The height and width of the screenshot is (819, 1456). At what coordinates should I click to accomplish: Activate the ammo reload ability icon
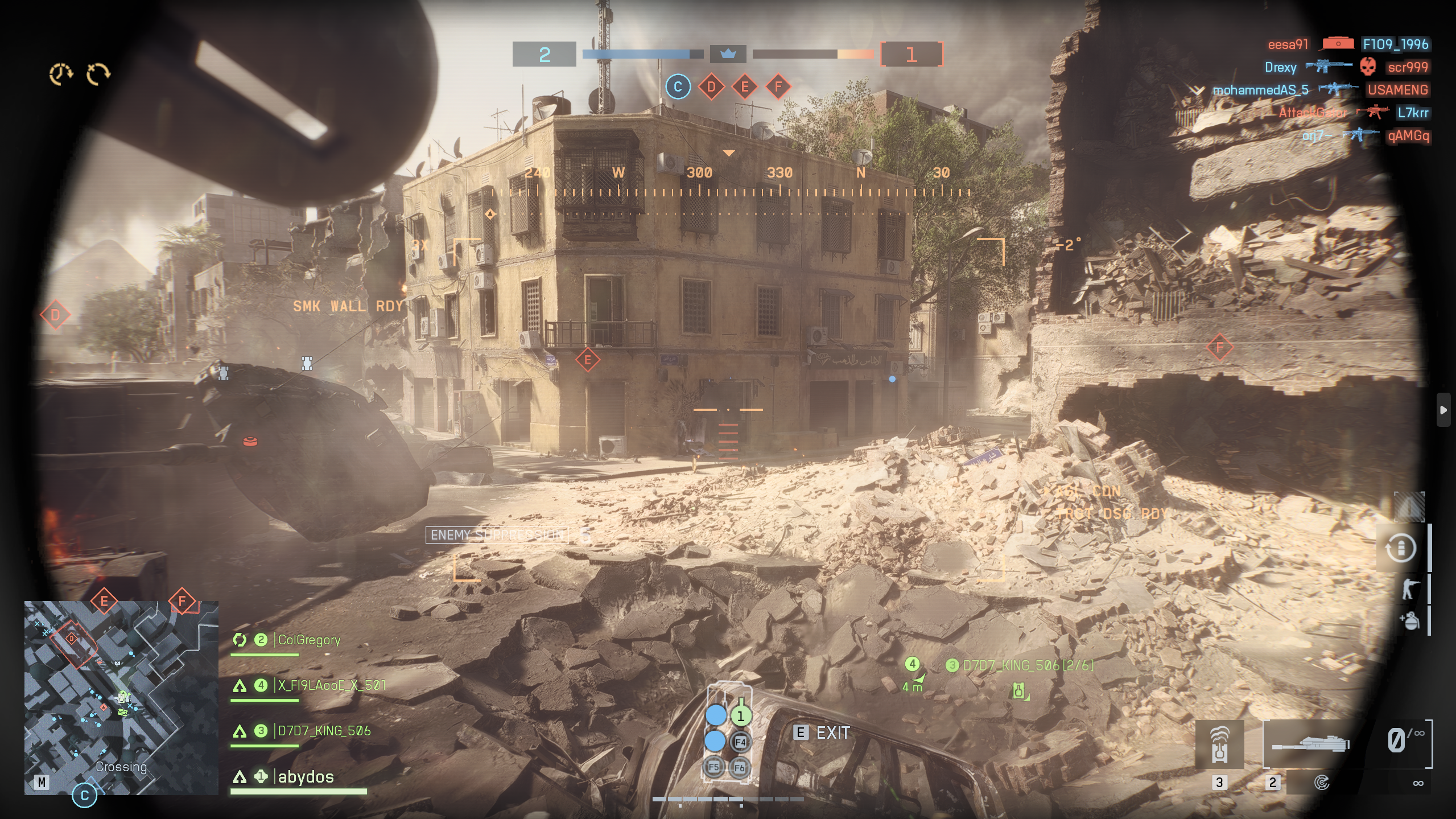[1400, 549]
